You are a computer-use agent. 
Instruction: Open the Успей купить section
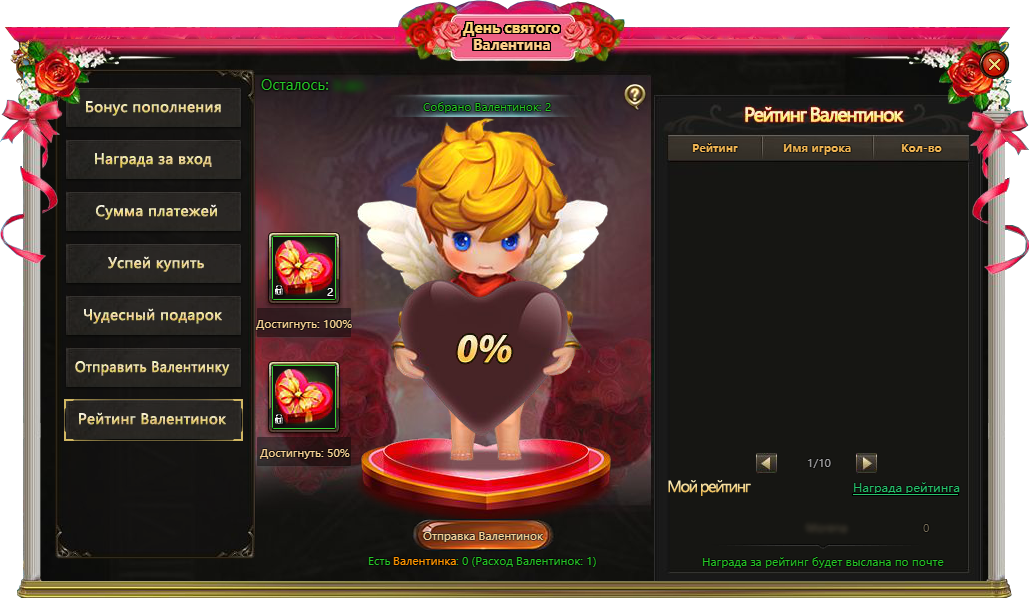coord(153,263)
